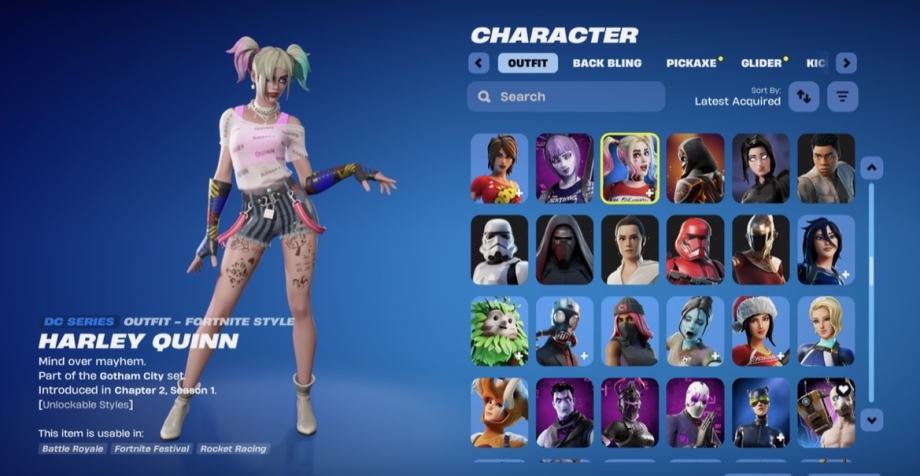Click the scrollbar up arrow

tap(871, 168)
